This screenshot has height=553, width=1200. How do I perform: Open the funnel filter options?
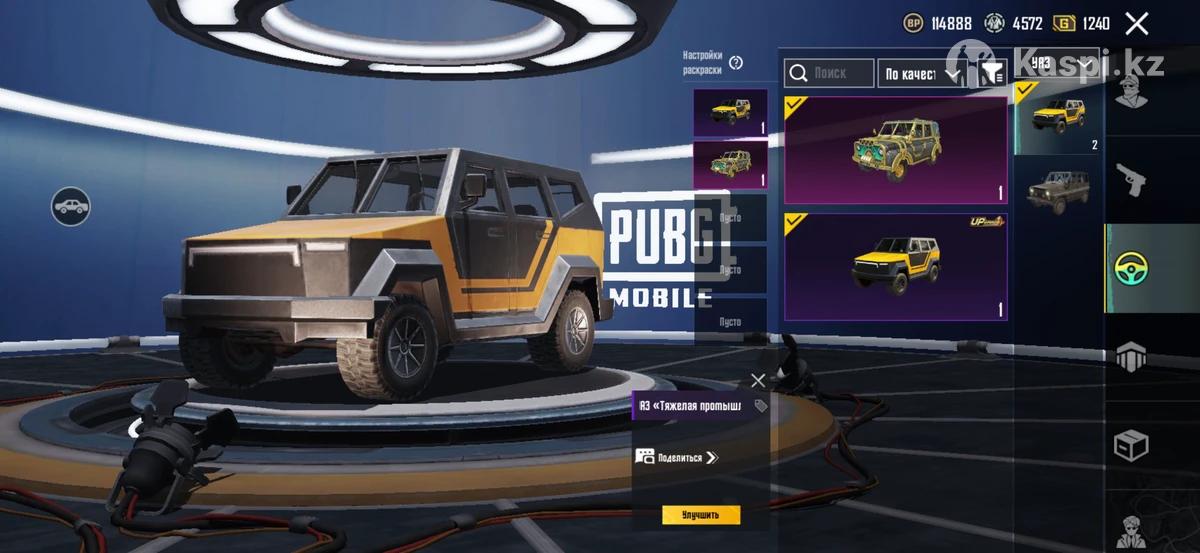991,73
